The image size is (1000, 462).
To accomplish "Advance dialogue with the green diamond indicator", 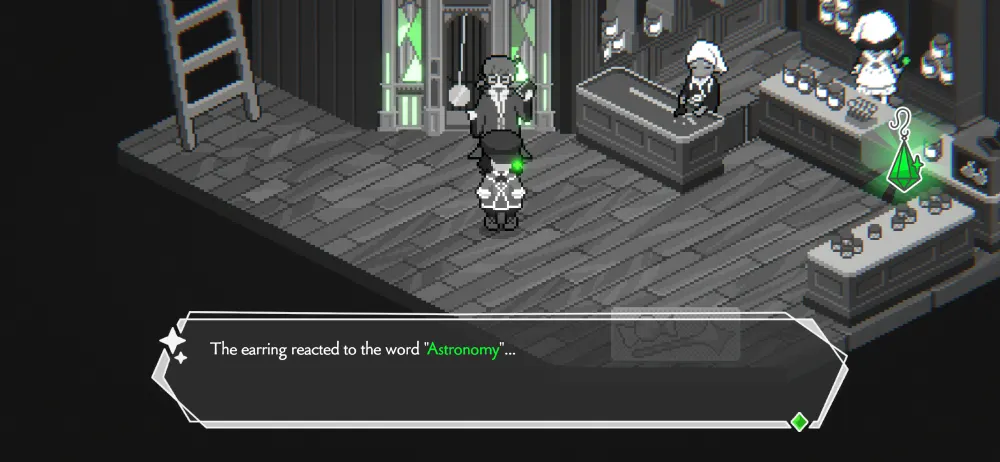I will click(x=799, y=421).
